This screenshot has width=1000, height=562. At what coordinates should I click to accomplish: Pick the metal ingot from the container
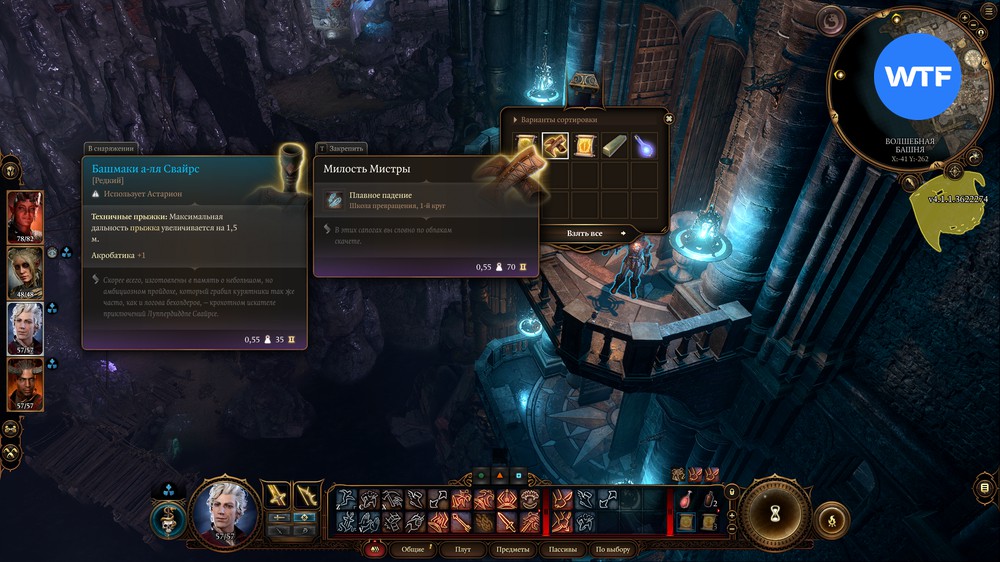(x=615, y=147)
